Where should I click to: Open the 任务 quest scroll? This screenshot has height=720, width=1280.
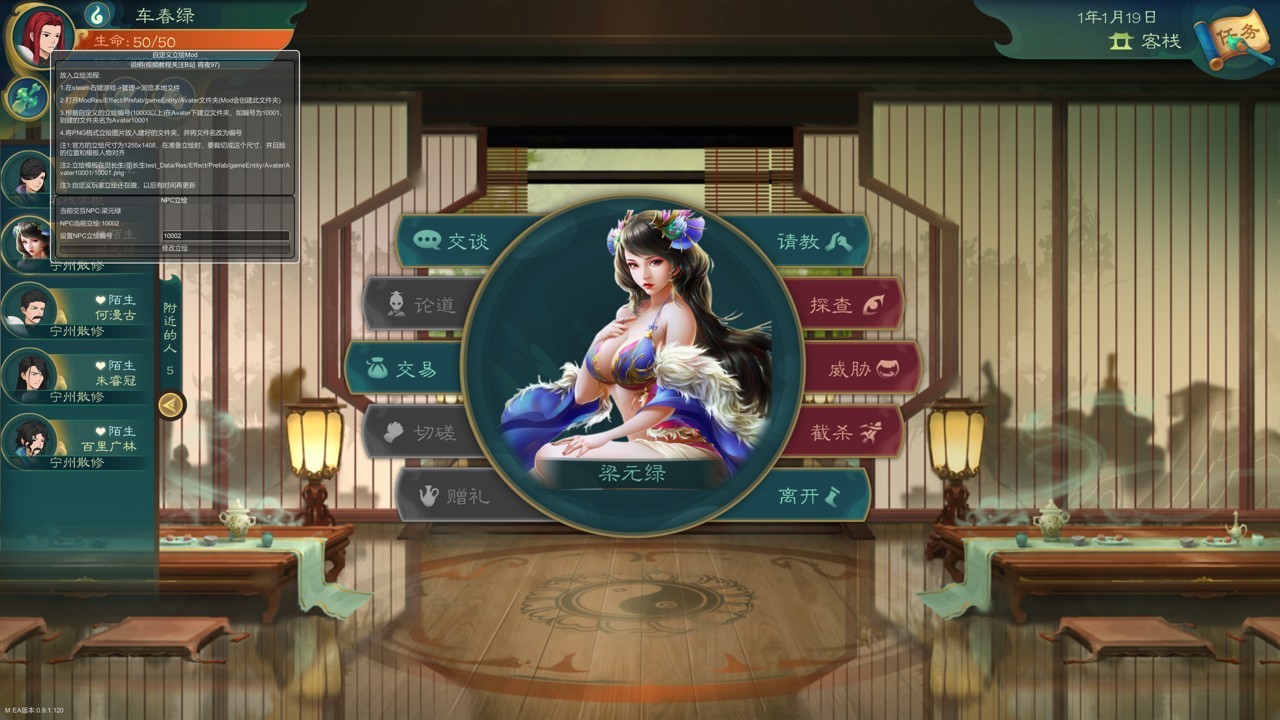click(x=1237, y=40)
